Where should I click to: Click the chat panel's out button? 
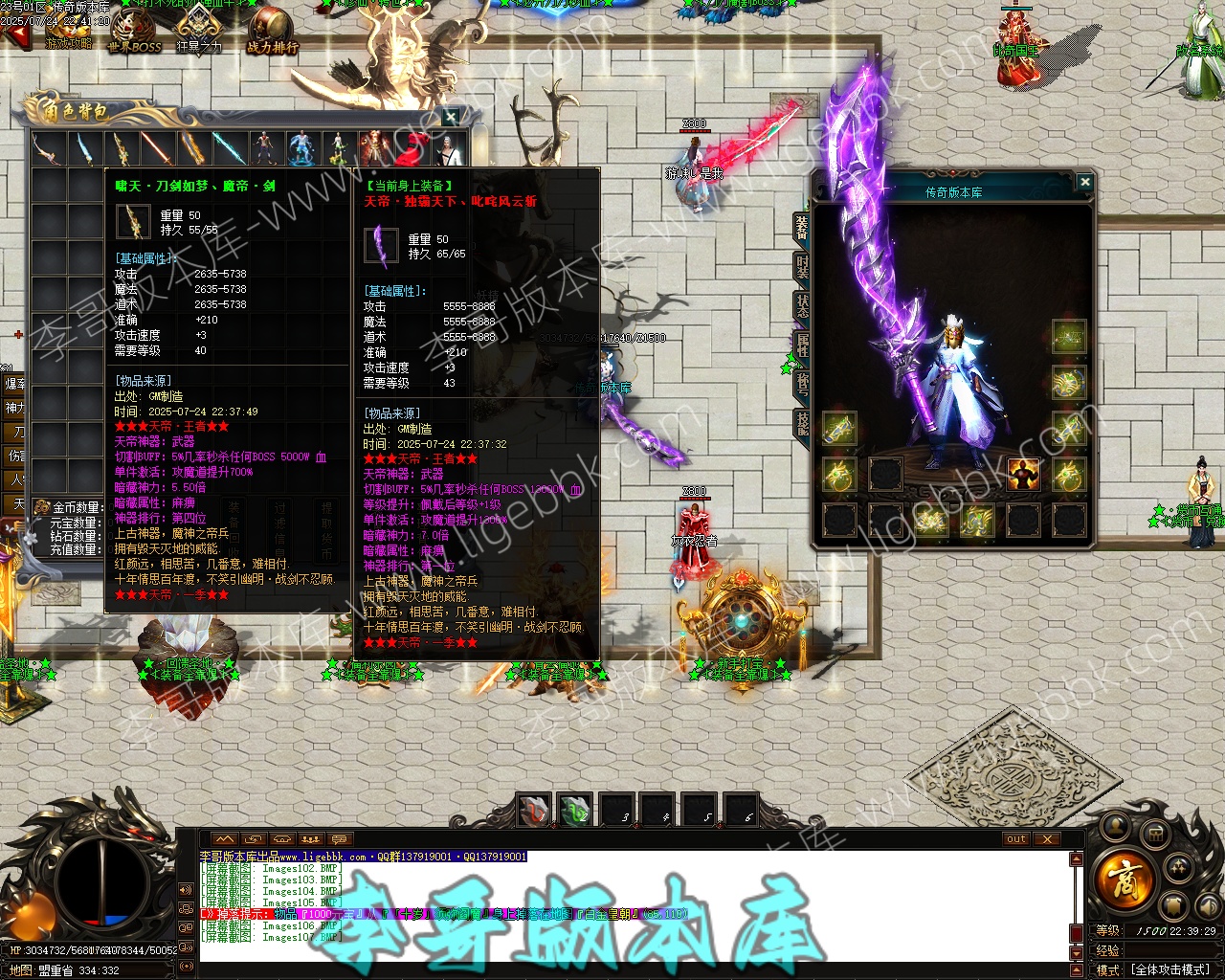(x=1016, y=839)
